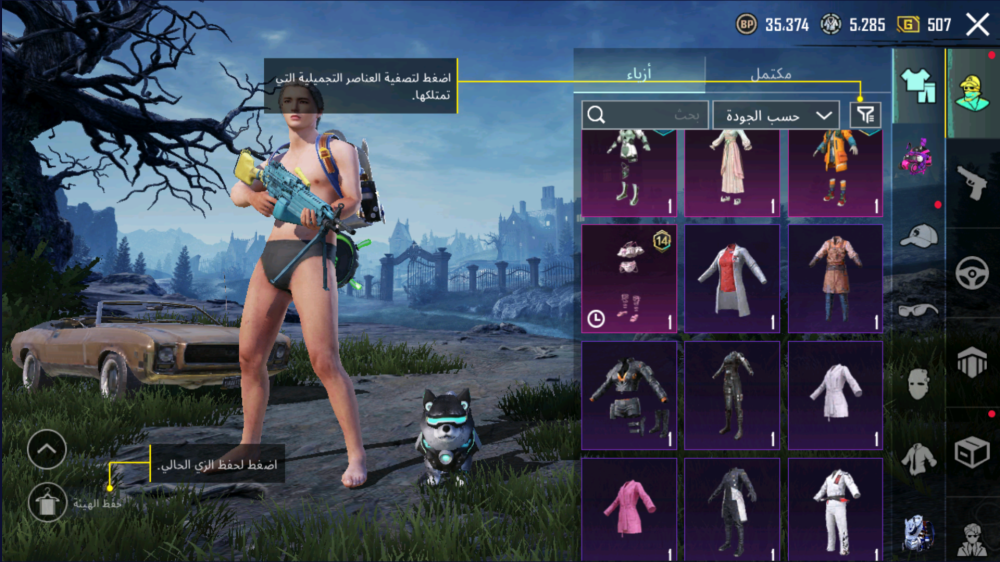
Task: Switch to the أزياء outfits tab
Action: point(639,74)
